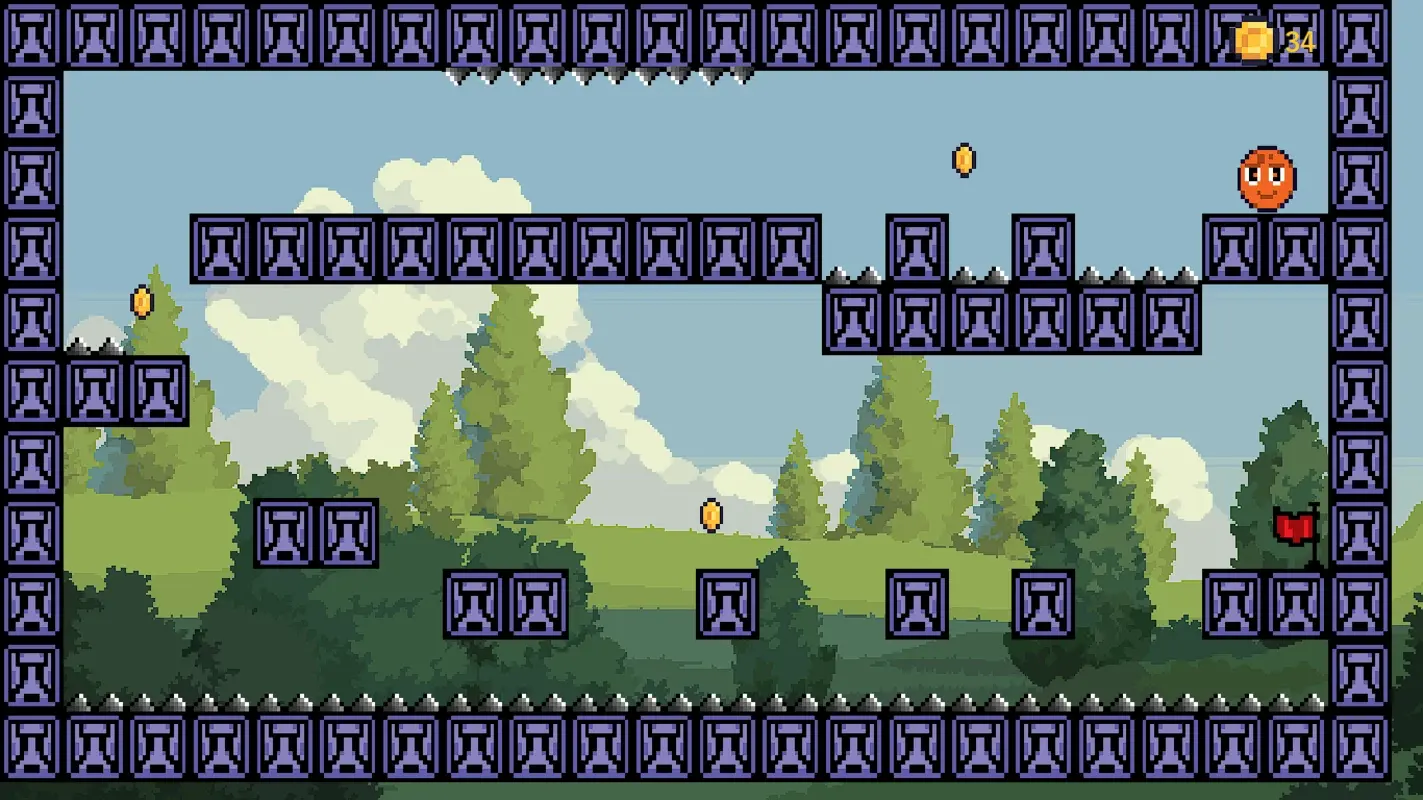Viewport: 1423px width, 800px height.
Task: Collect the coin hovering over the grassy hill
Action: coord(711,513)
